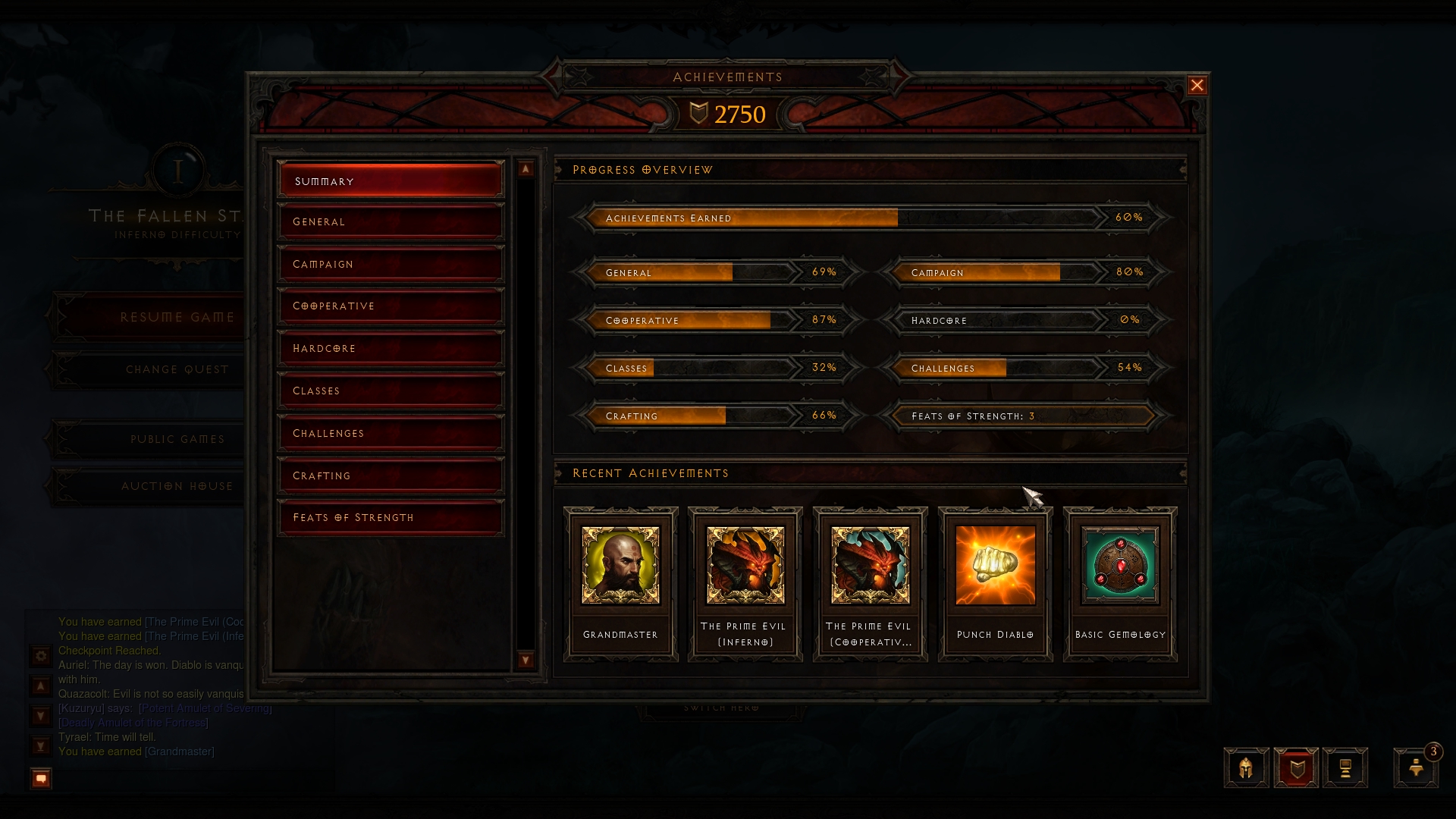Open the helmet profile icon
1456x819 pixels.
click(1246, 768)
